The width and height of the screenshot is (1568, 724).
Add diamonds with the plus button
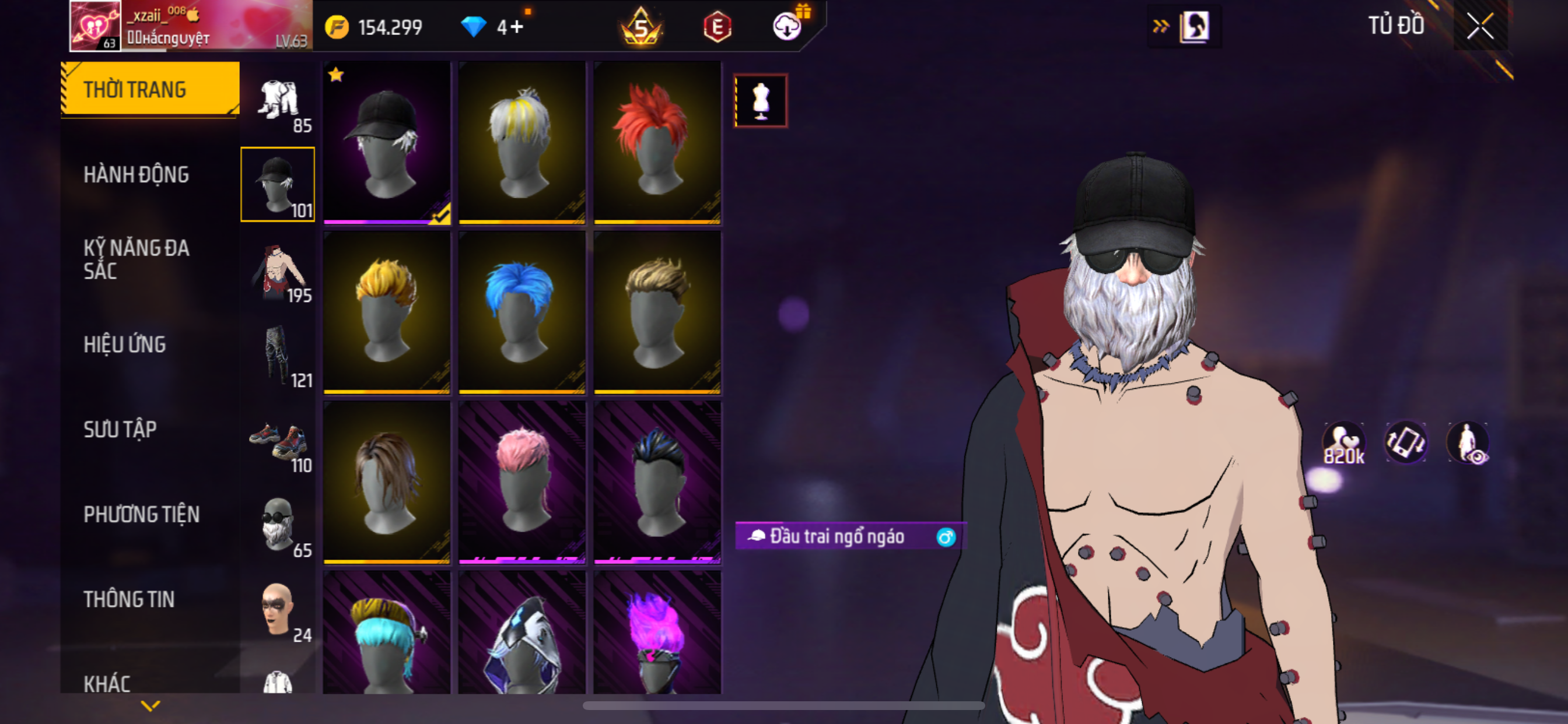tap(517, 27)
